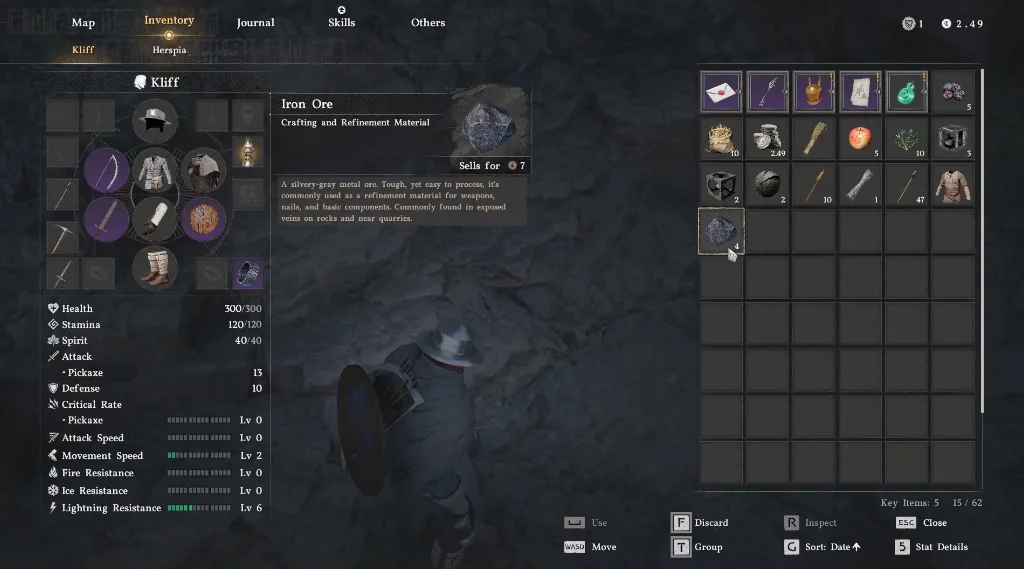1024x569 pixels.
Task: Select the equipped lantern slot
Action: (248, 152)
